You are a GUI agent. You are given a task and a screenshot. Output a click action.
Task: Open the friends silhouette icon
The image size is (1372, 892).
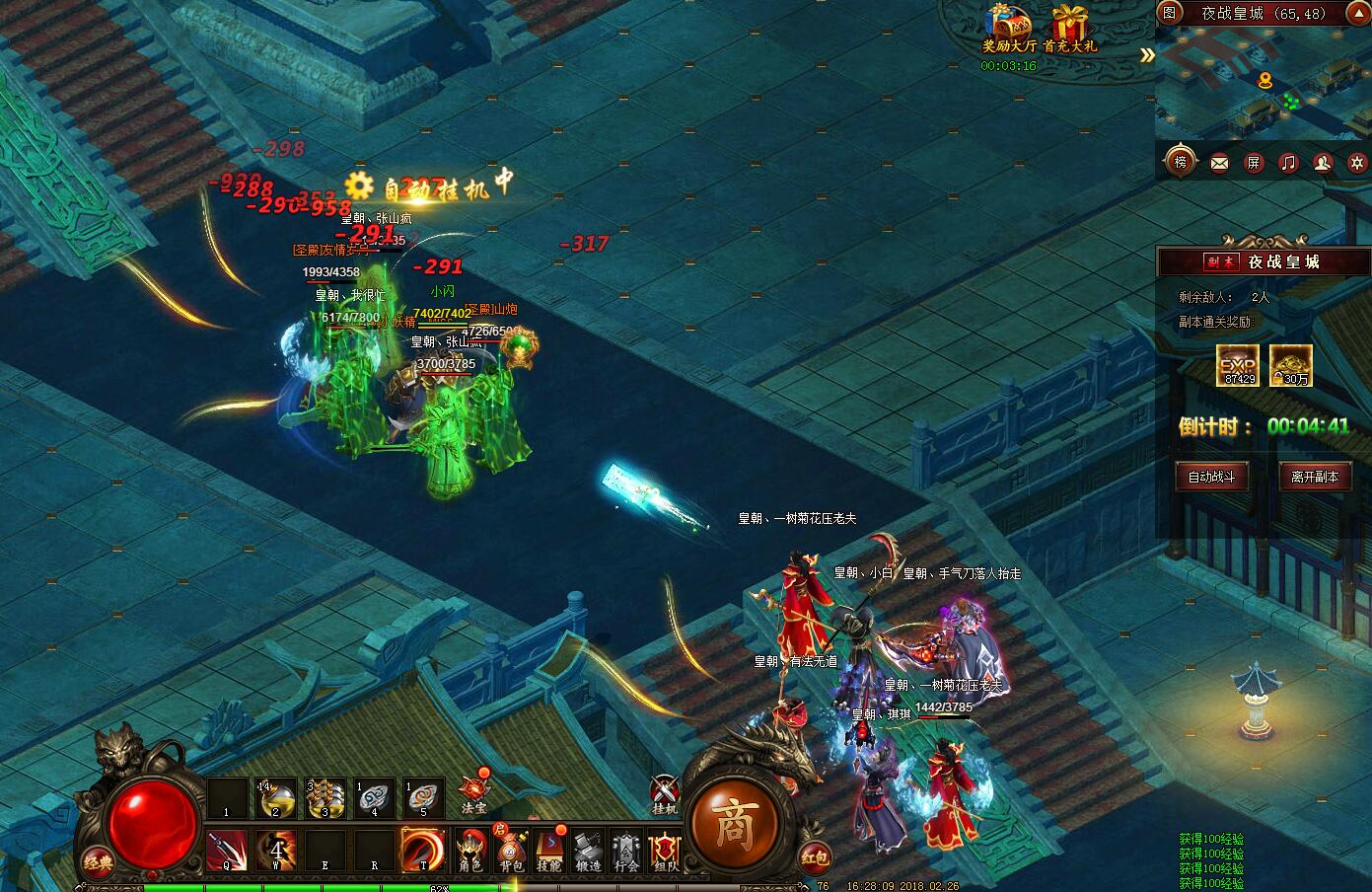pyautogui.click(x=1323, y=163)
